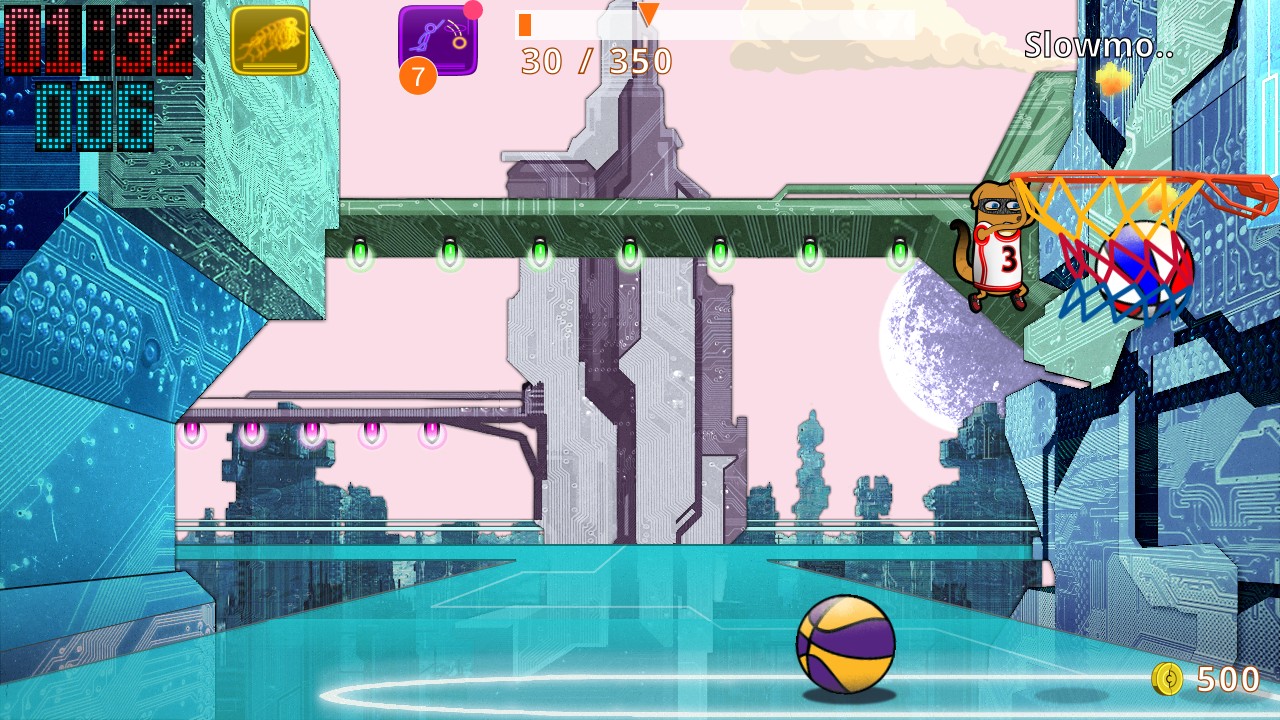This screenshot has height=720, width=1280.
Task: Use the purple slam dunk power-up
Action: [x=438, y=40]
